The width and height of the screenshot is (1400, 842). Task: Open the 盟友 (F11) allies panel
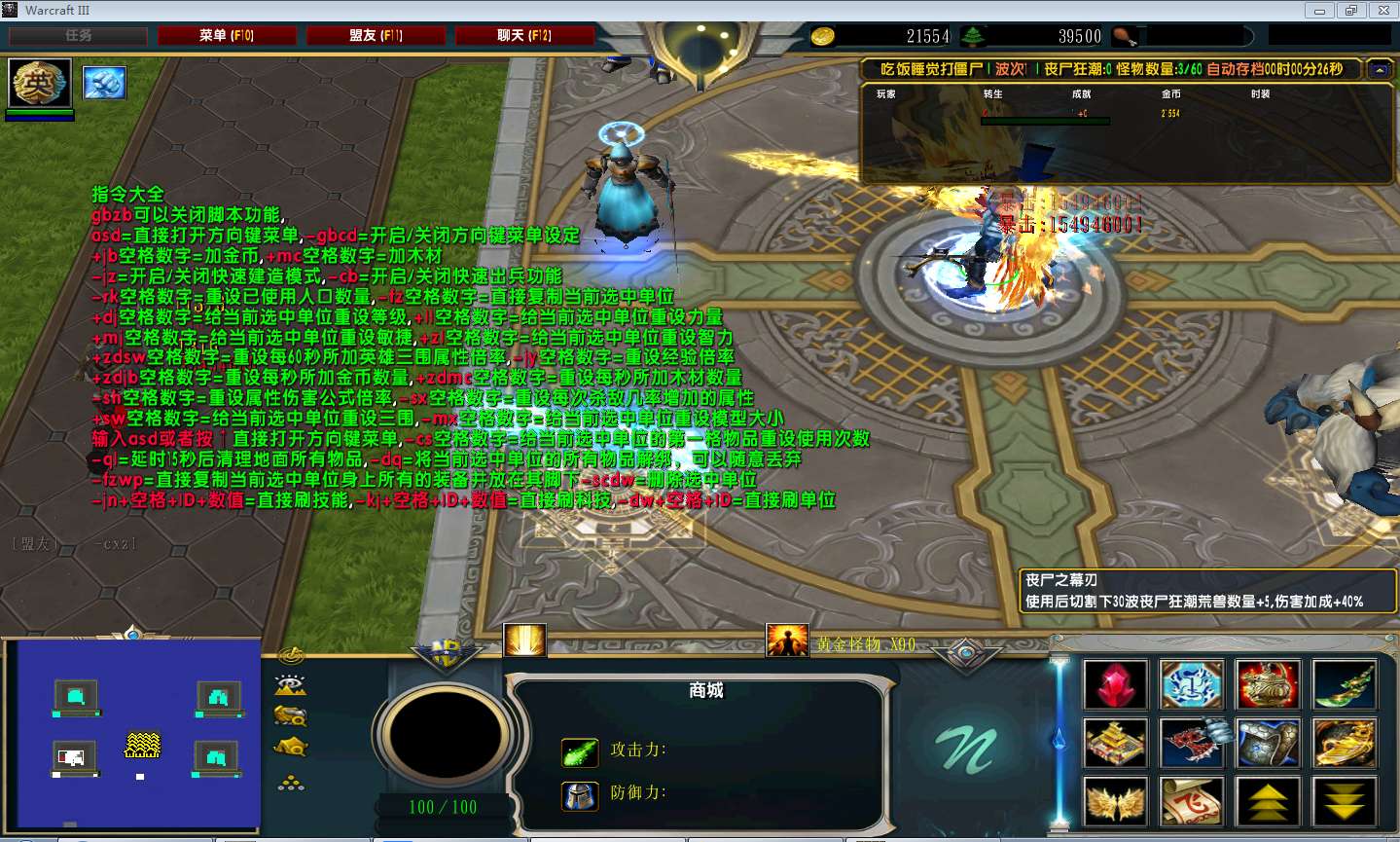(x=376, y=36)
